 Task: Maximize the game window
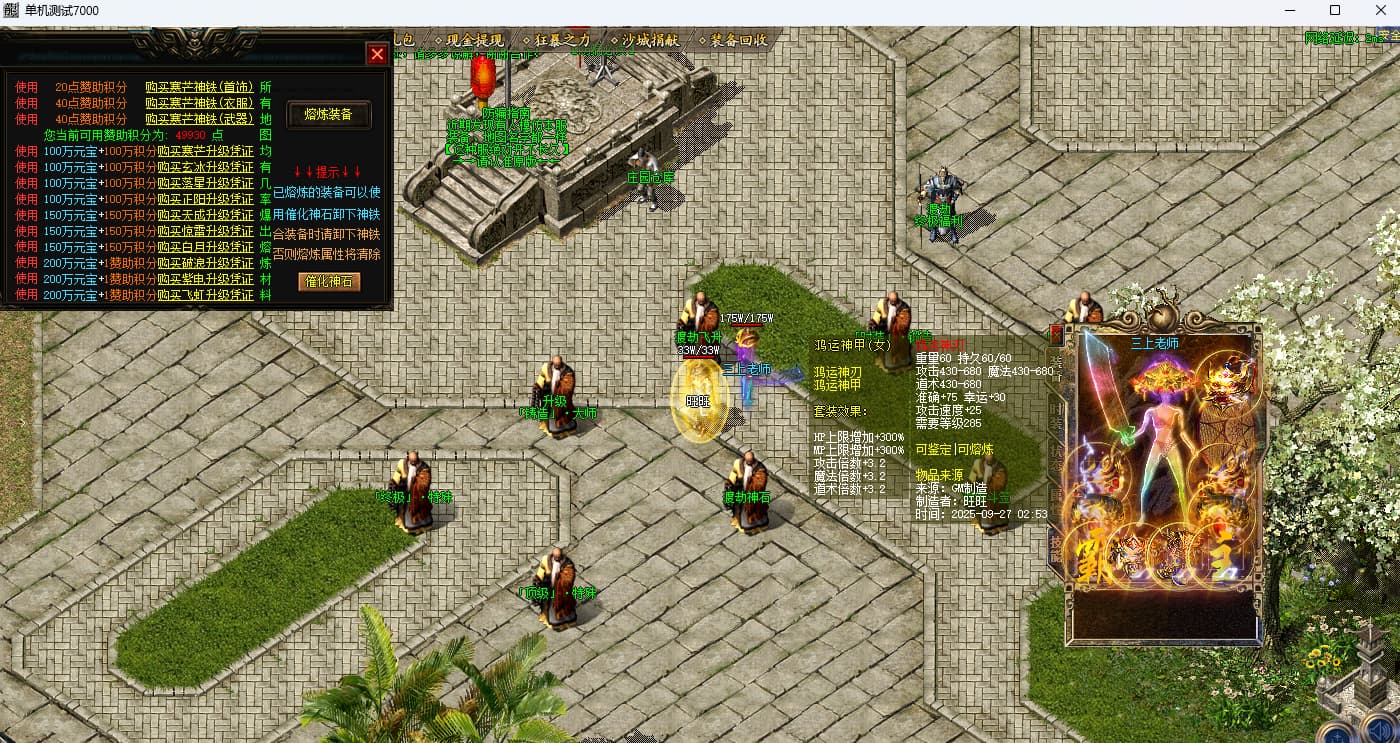click(1334, 10)
